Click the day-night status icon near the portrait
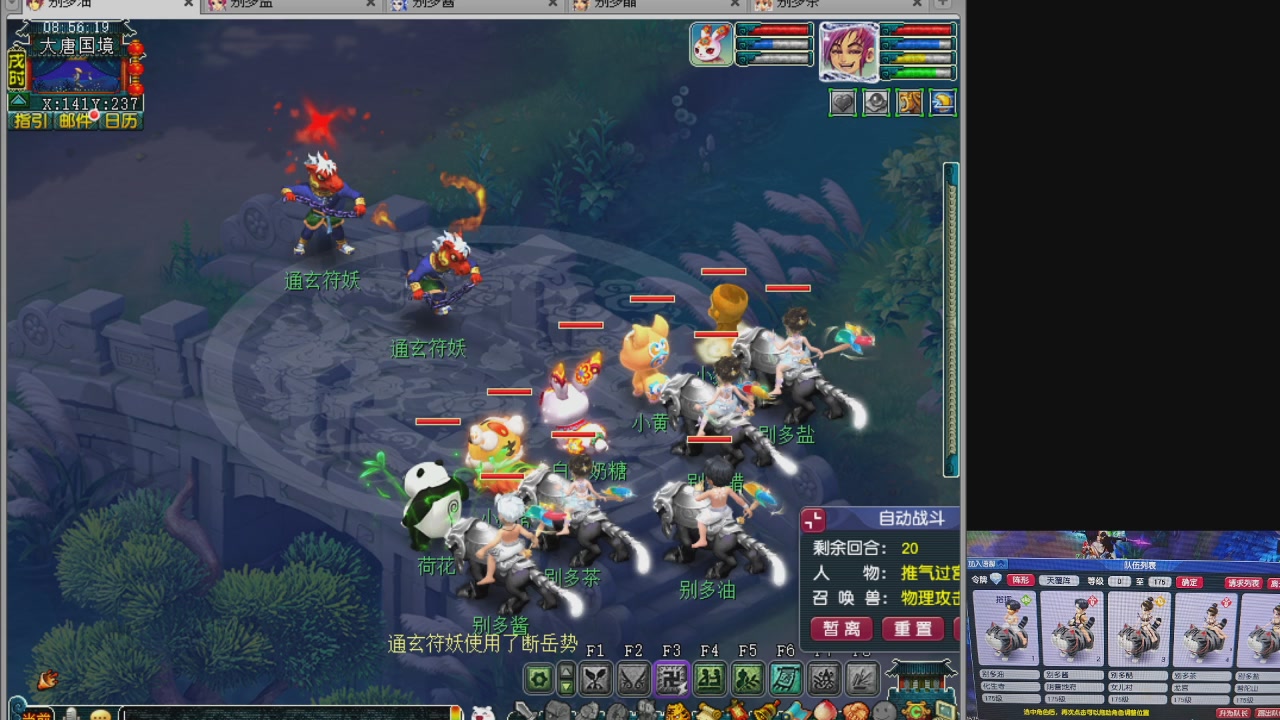 (940, 102)
